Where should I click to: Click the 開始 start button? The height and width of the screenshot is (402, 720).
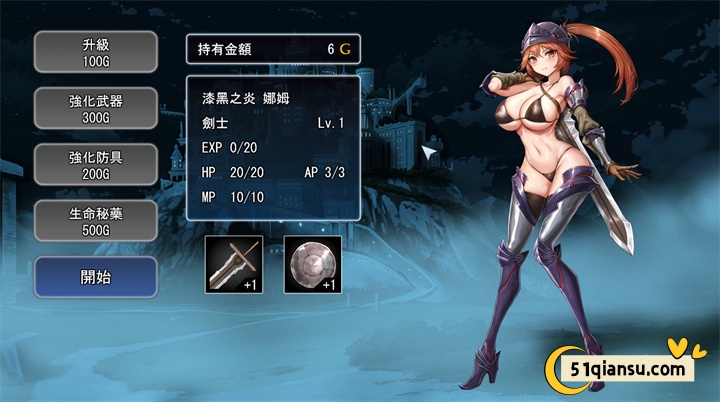pos(96,277)
